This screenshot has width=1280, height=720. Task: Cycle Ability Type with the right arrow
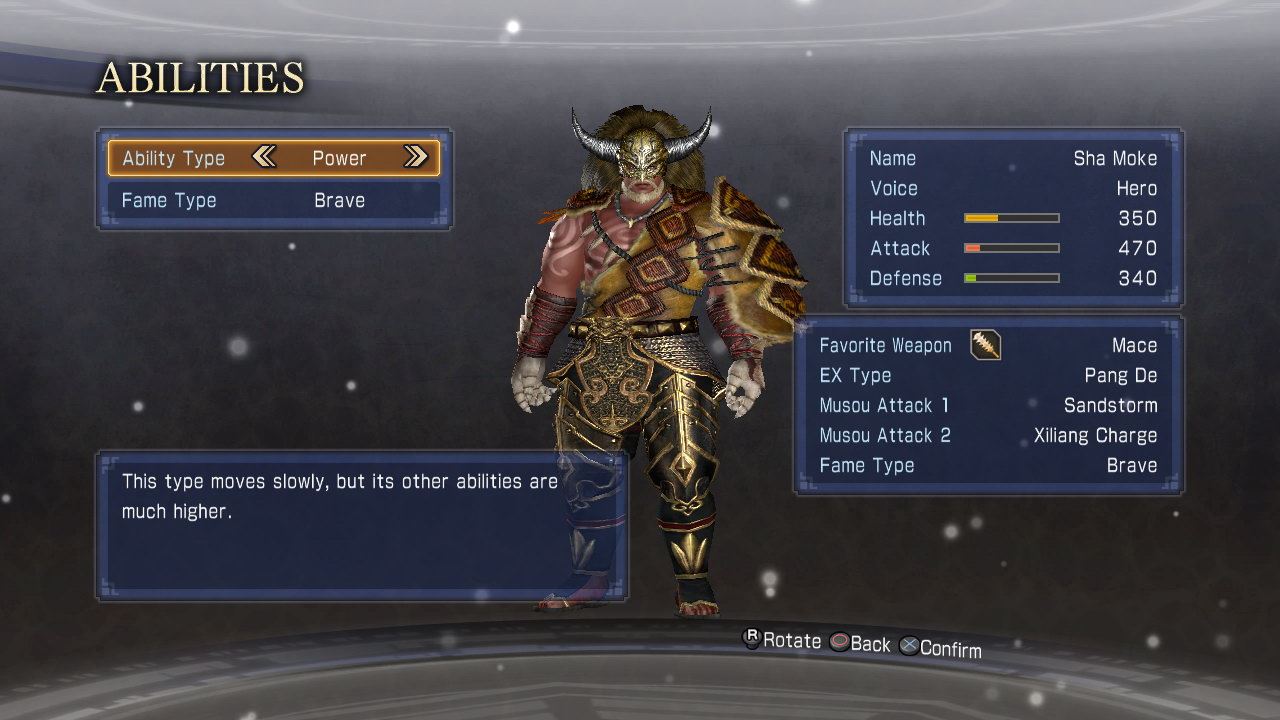tap(415, 157)
